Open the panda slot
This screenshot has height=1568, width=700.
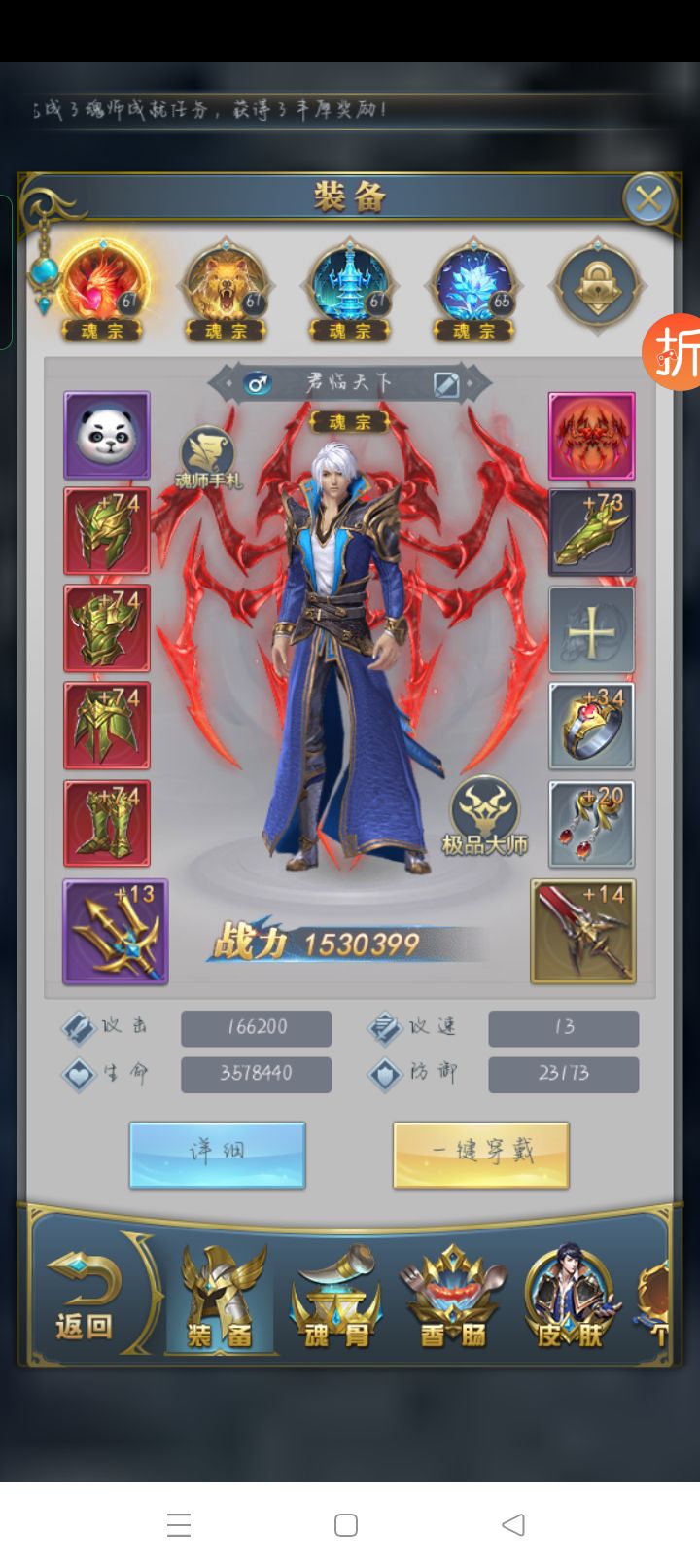click(107, 435)
